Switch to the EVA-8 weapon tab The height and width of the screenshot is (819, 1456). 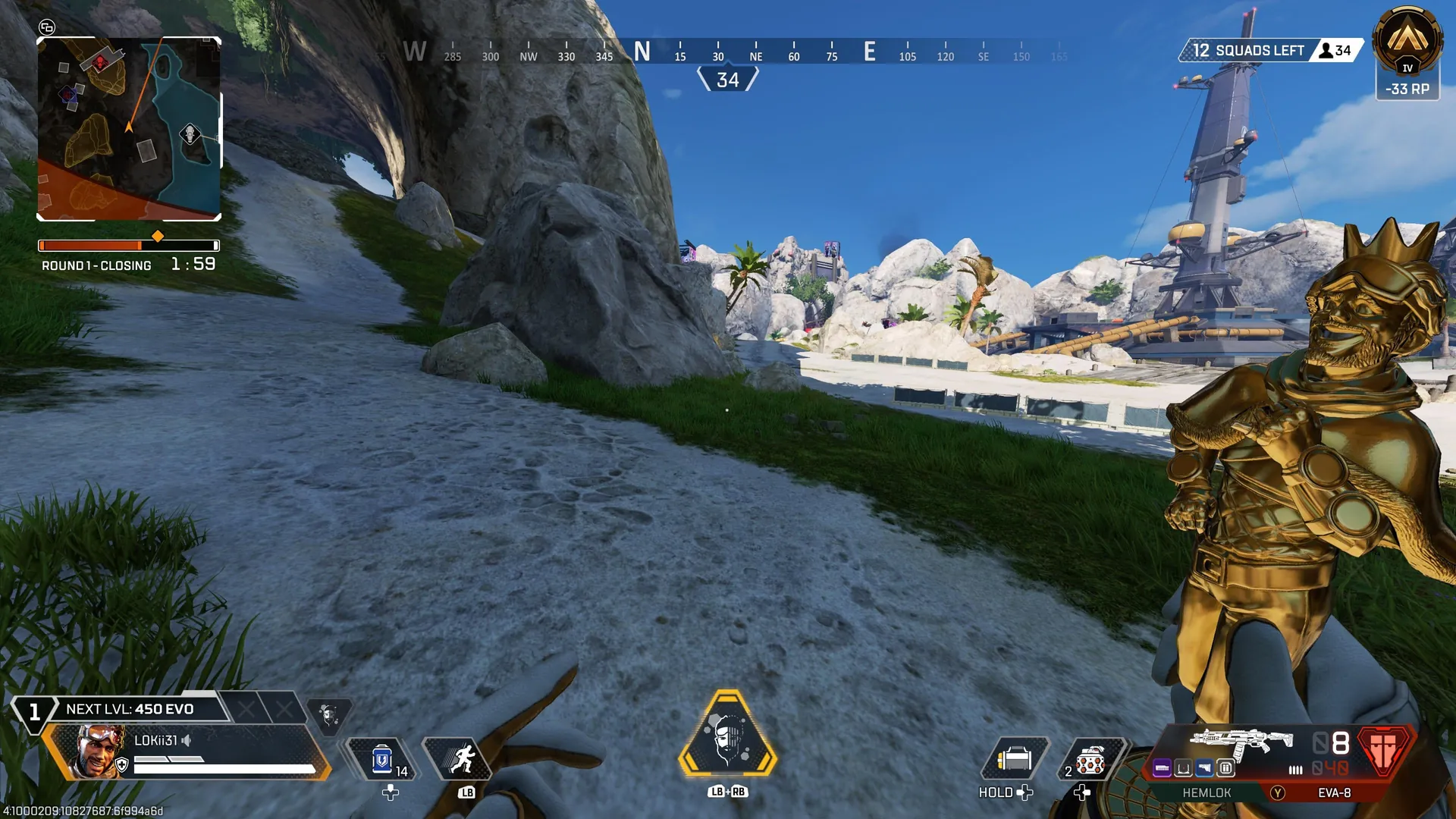pos(1334,792)
